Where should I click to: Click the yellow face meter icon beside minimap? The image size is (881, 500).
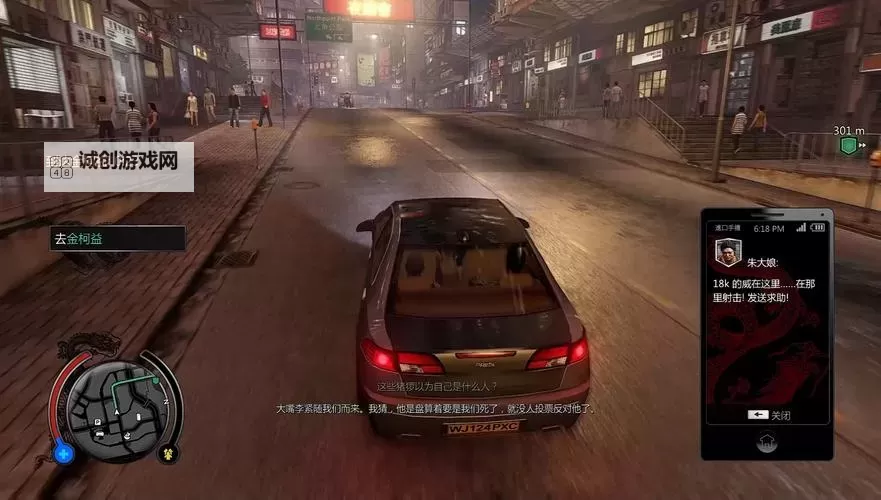click(169, 453)
